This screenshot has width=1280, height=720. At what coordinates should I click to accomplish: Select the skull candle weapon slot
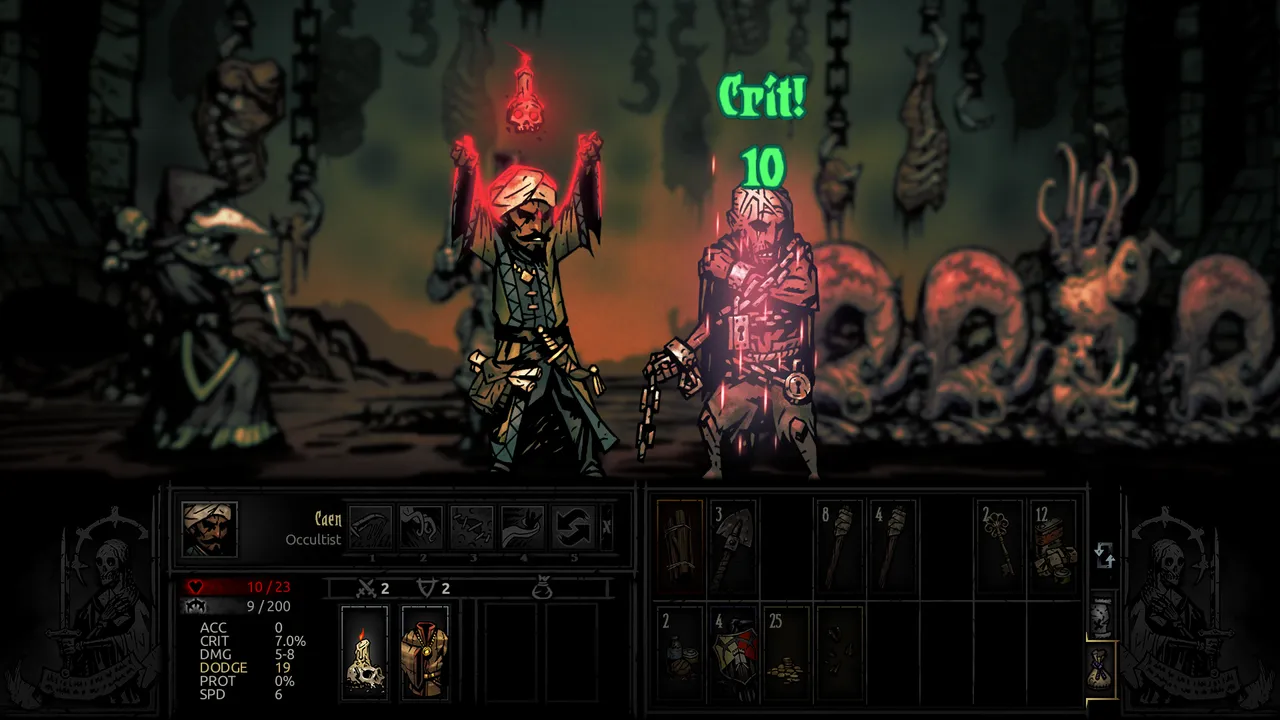coord(364,651)
